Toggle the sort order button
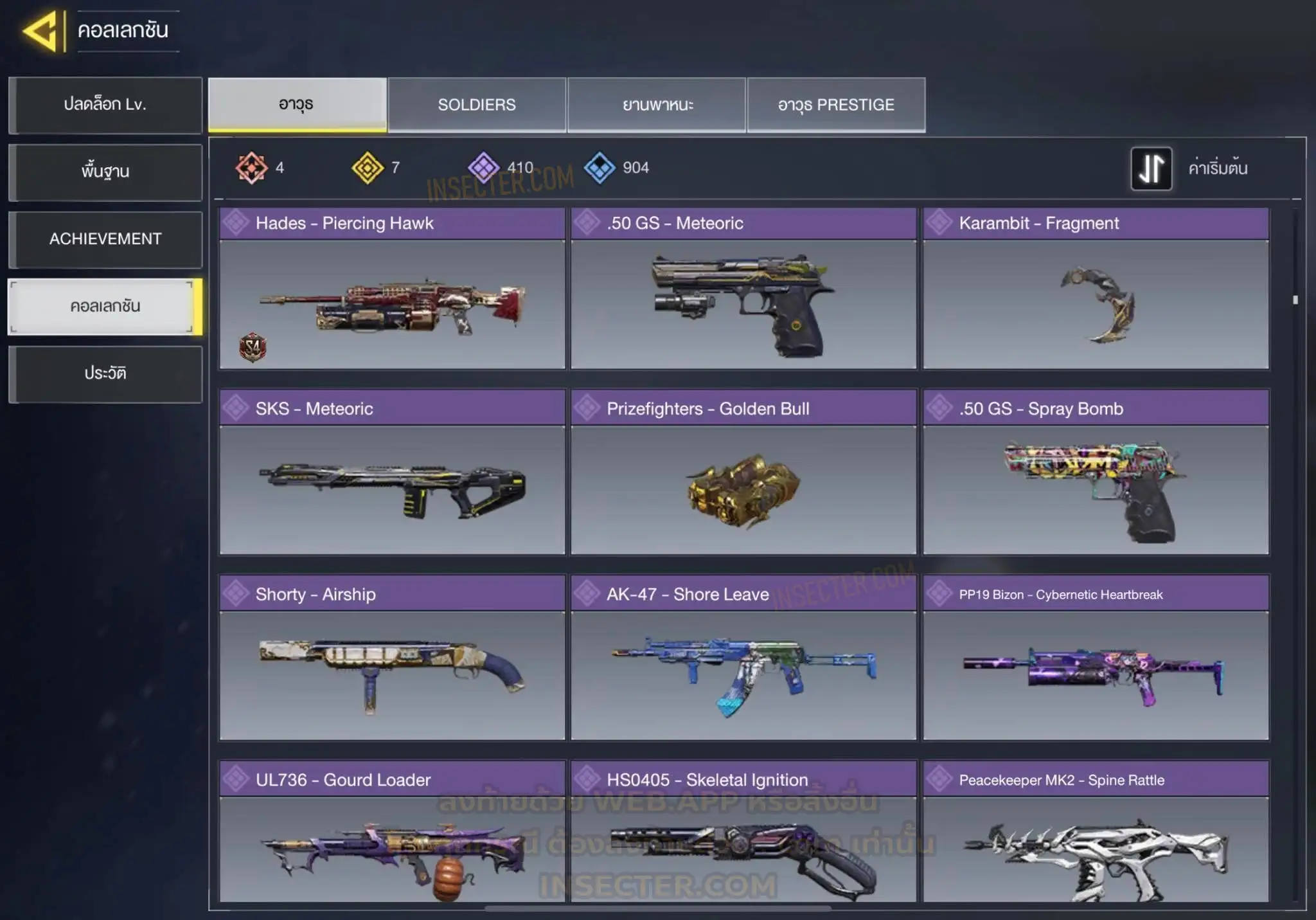 tap(1151, 168)
